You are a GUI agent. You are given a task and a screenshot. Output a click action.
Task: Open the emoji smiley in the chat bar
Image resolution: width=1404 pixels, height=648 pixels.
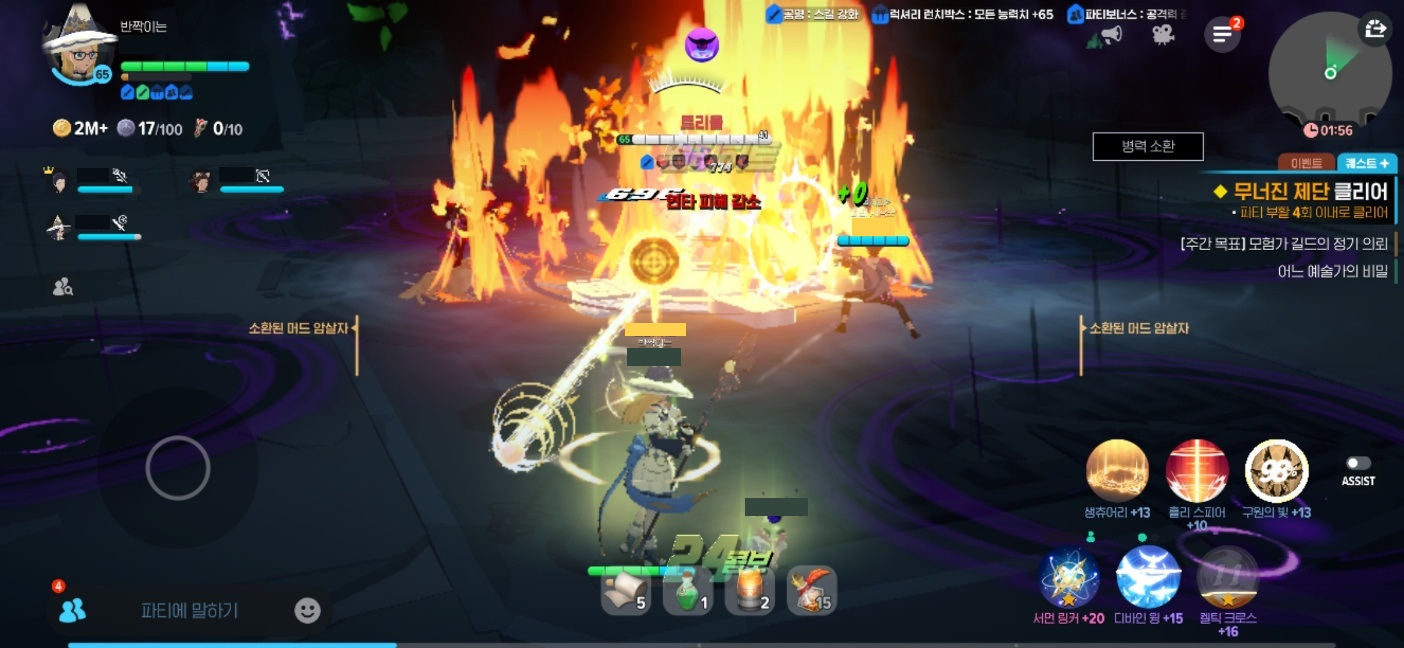(308, 610)
